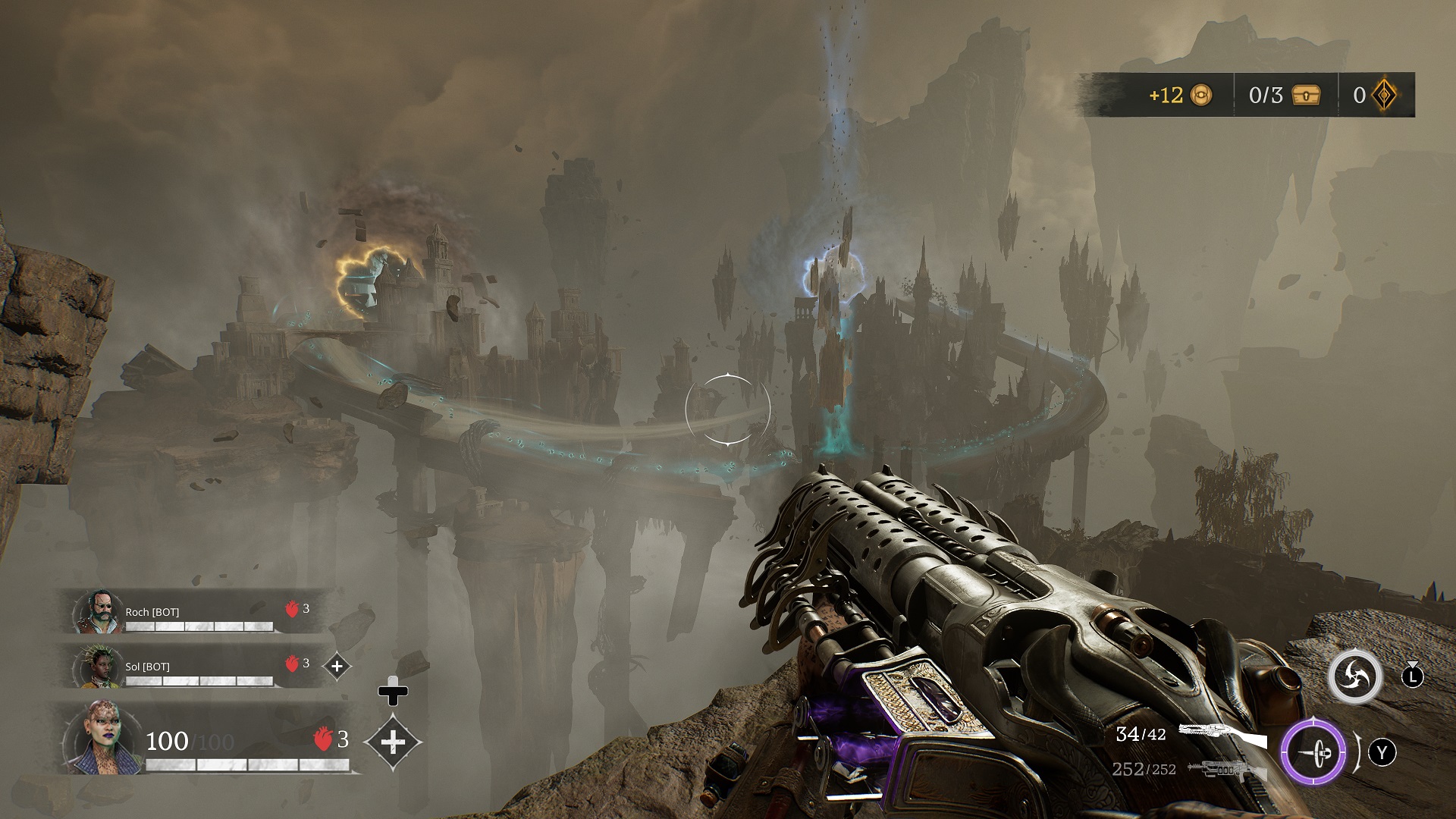Select Sol bot teammate portrait
Screen dimensions: 1456x819
(97, 667)
